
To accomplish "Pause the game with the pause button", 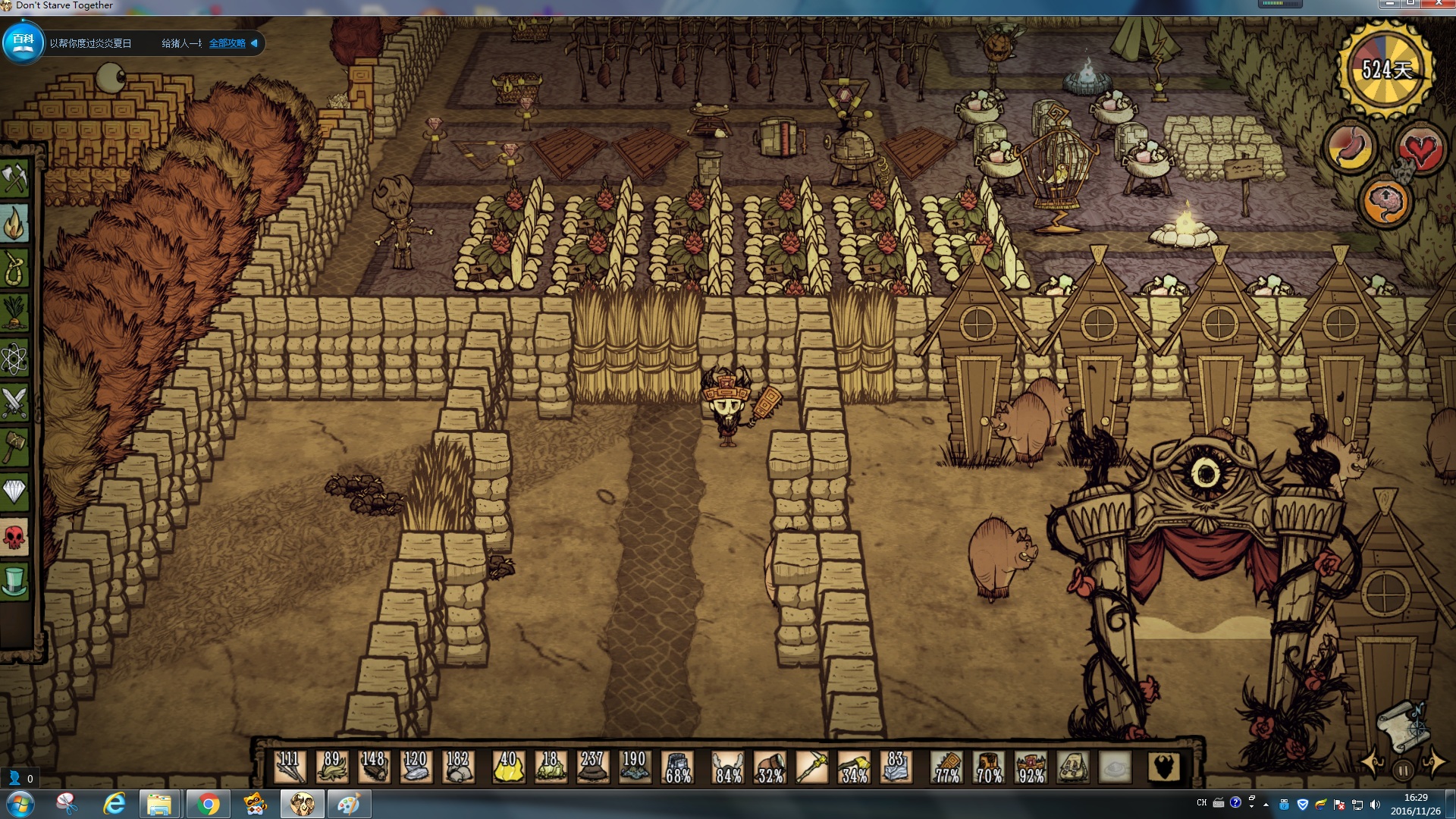I will (1403, 770).
